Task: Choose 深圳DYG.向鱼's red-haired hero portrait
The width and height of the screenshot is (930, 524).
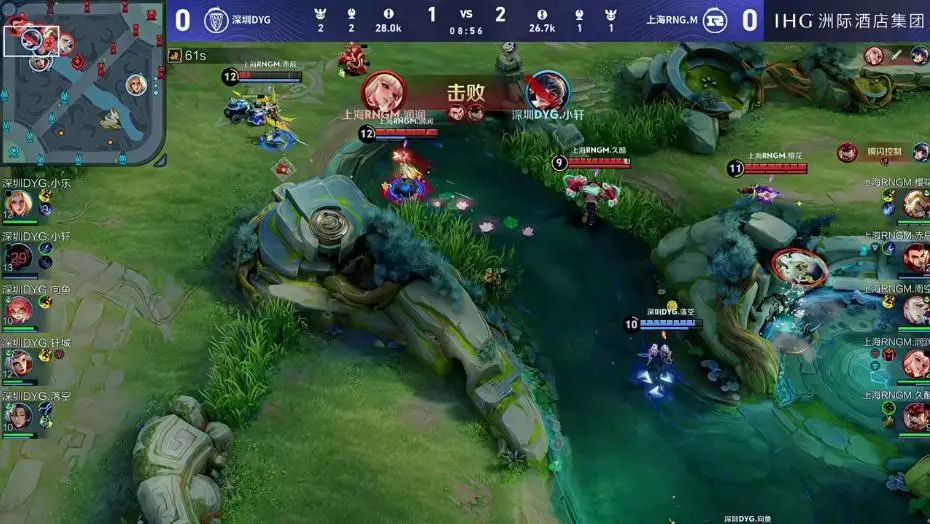Action: 19,310
